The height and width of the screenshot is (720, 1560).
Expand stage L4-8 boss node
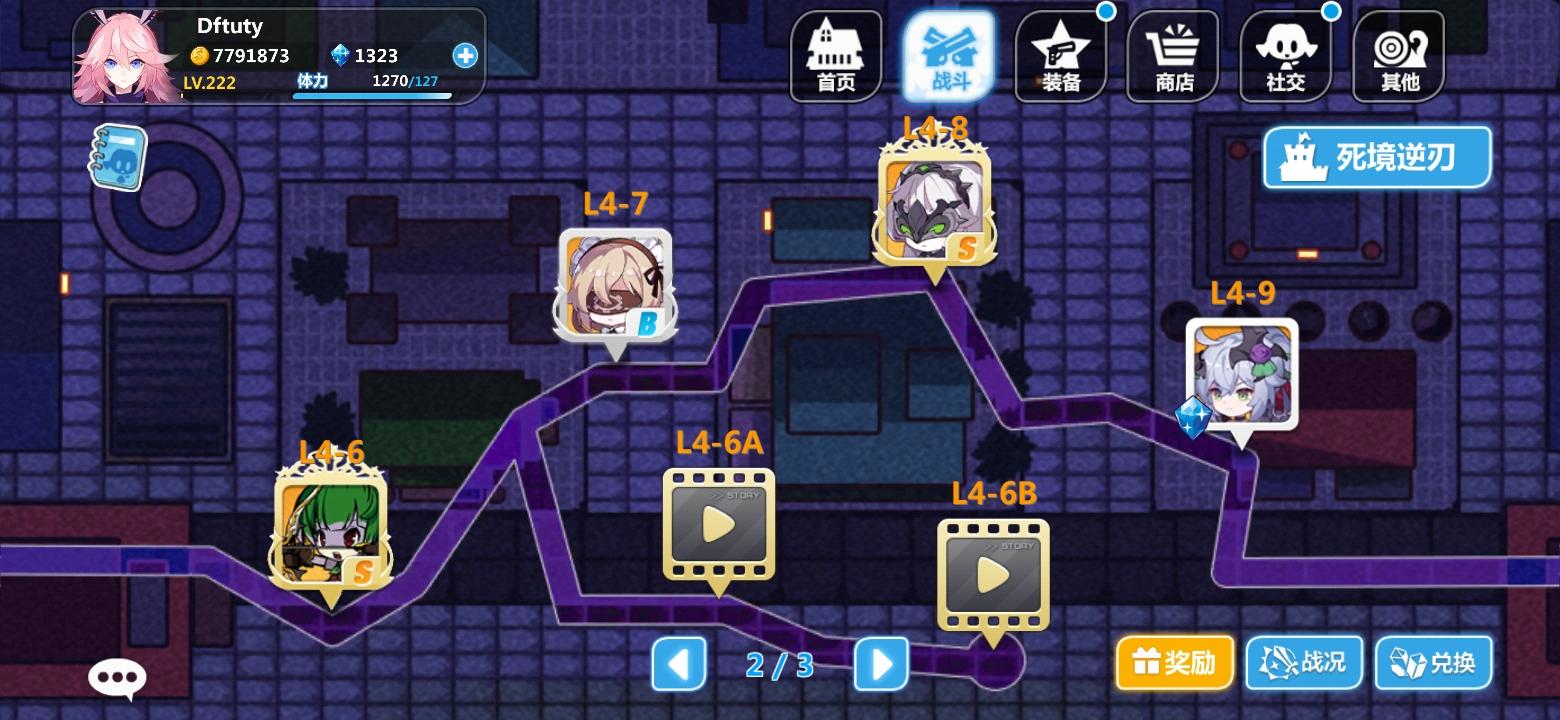pos(932,205)
